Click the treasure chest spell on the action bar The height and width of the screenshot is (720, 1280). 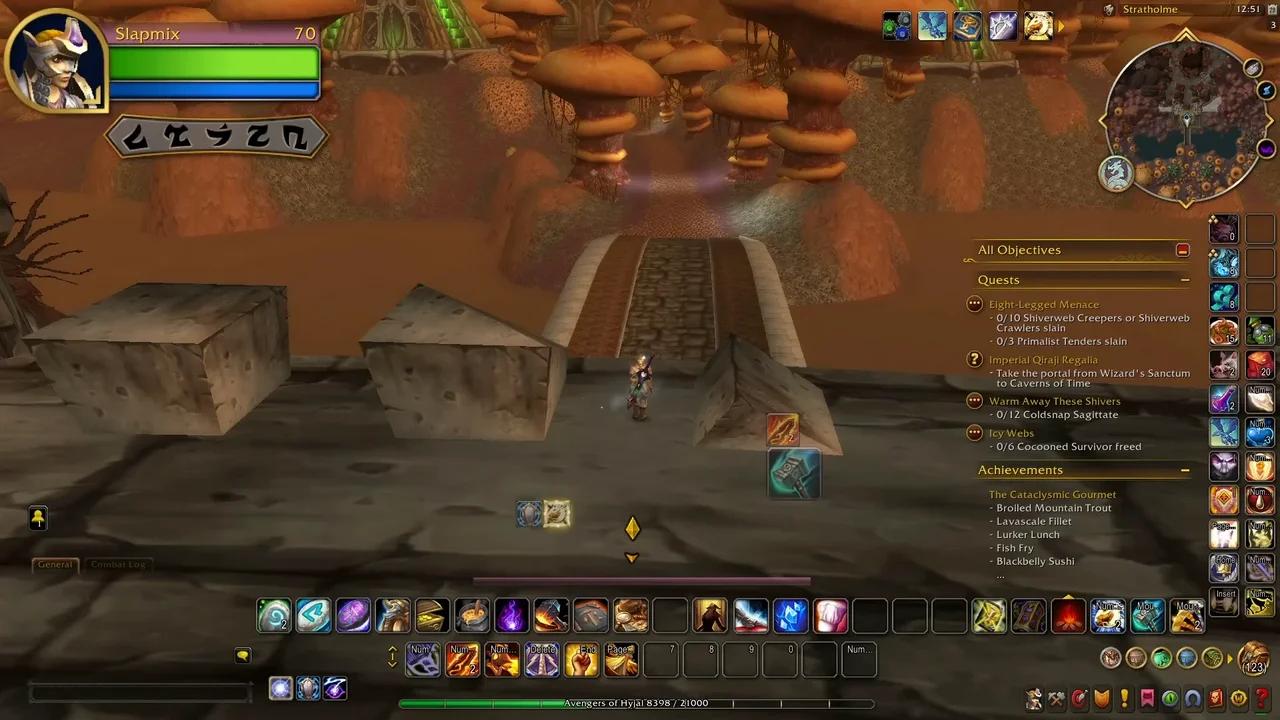click(432, 616)
